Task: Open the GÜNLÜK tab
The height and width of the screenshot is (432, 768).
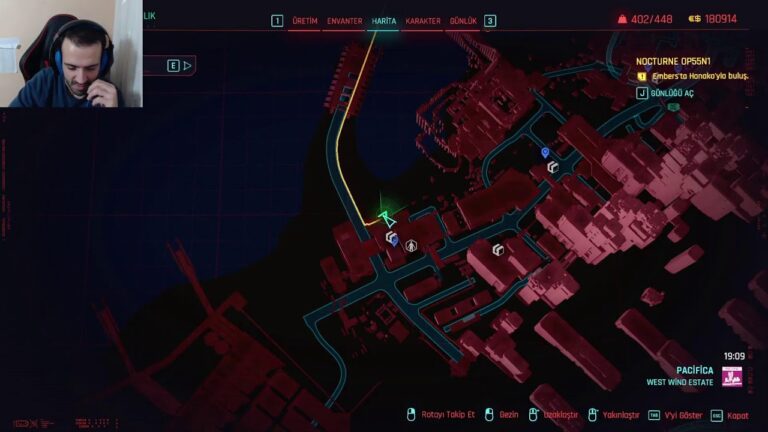Action: [464, 20]
